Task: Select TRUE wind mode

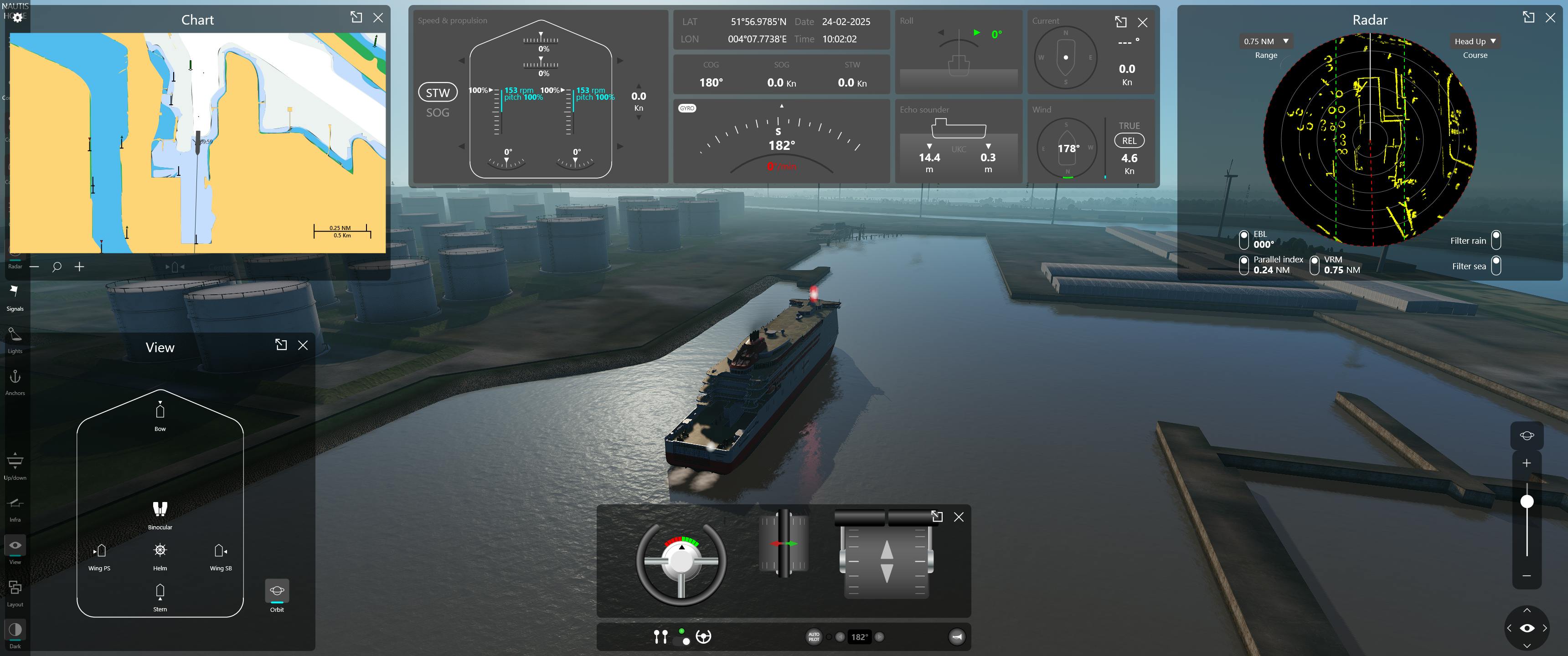Action: click(x=1129, y=125)
